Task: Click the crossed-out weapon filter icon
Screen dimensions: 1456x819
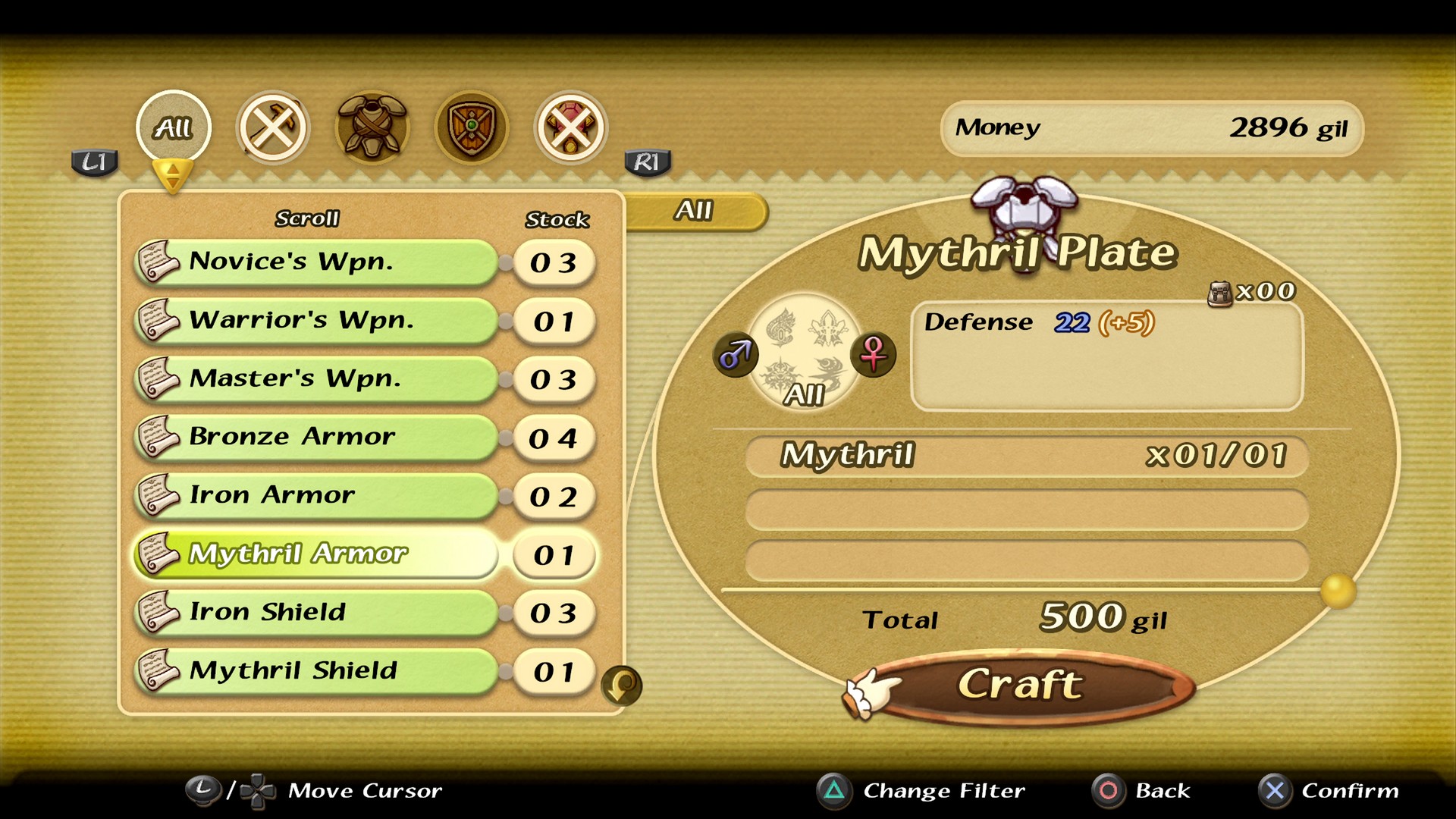Action: coord(275,127)
